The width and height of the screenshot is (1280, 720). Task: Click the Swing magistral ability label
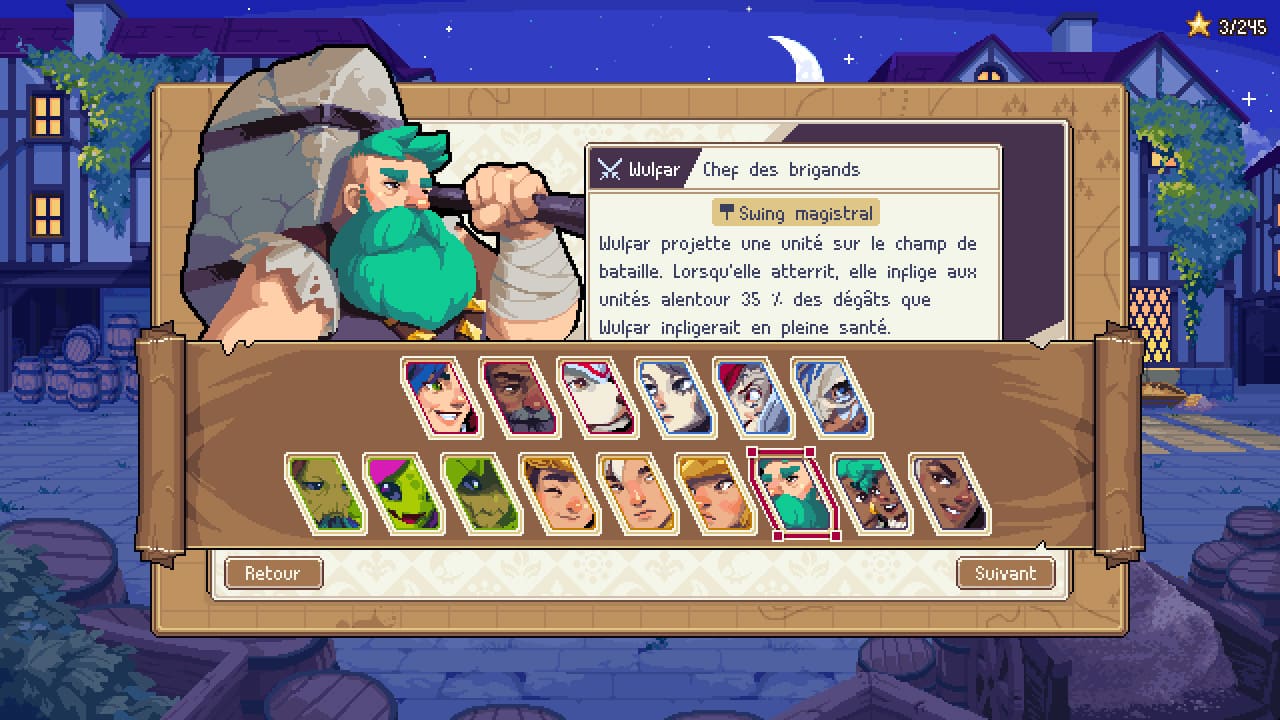pyautogui.click(x=795, y=212)
